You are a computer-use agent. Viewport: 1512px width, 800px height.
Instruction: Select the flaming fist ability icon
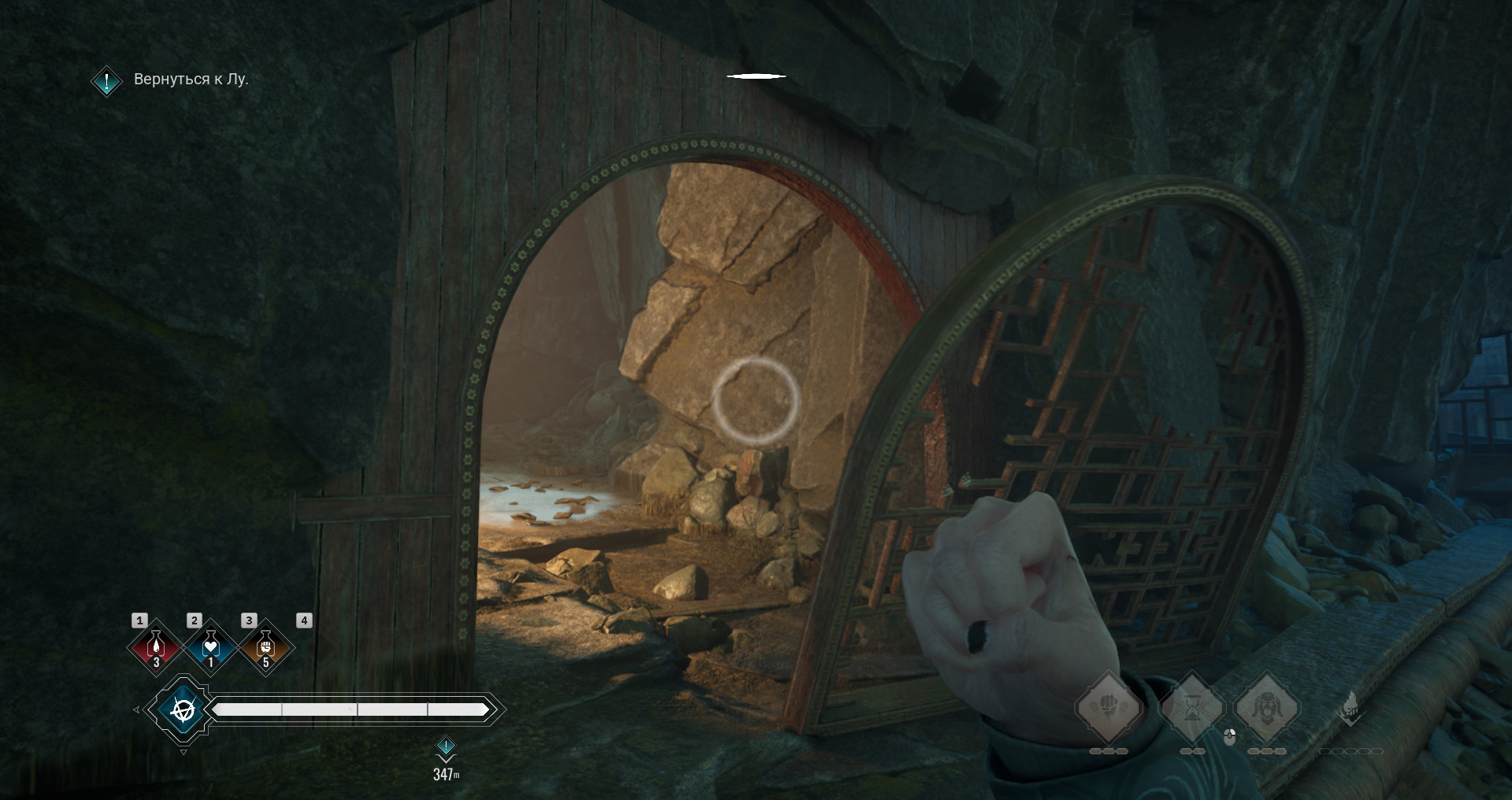[1351, 709]
